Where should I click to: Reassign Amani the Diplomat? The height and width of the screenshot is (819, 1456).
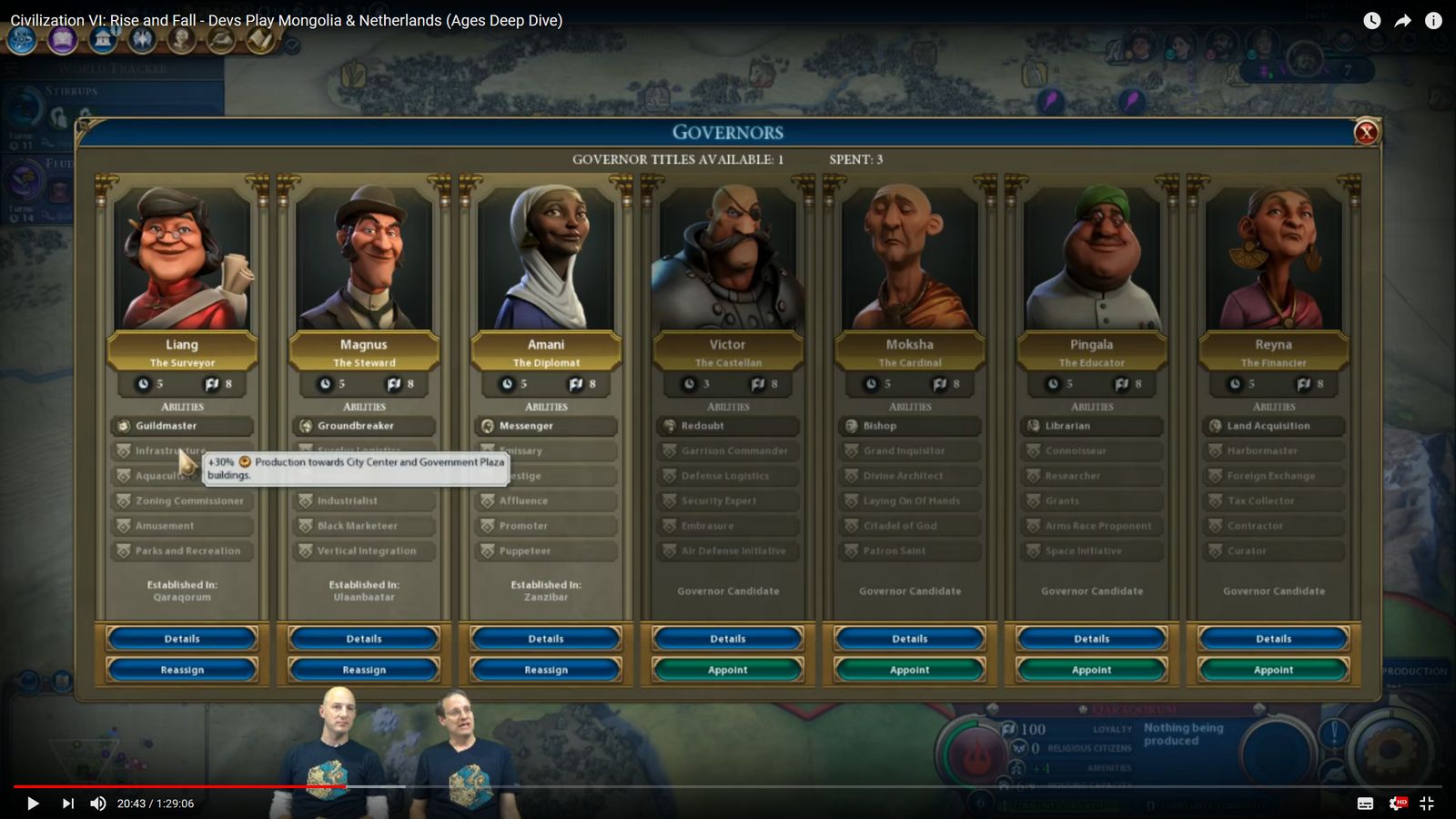coord(546,670)
